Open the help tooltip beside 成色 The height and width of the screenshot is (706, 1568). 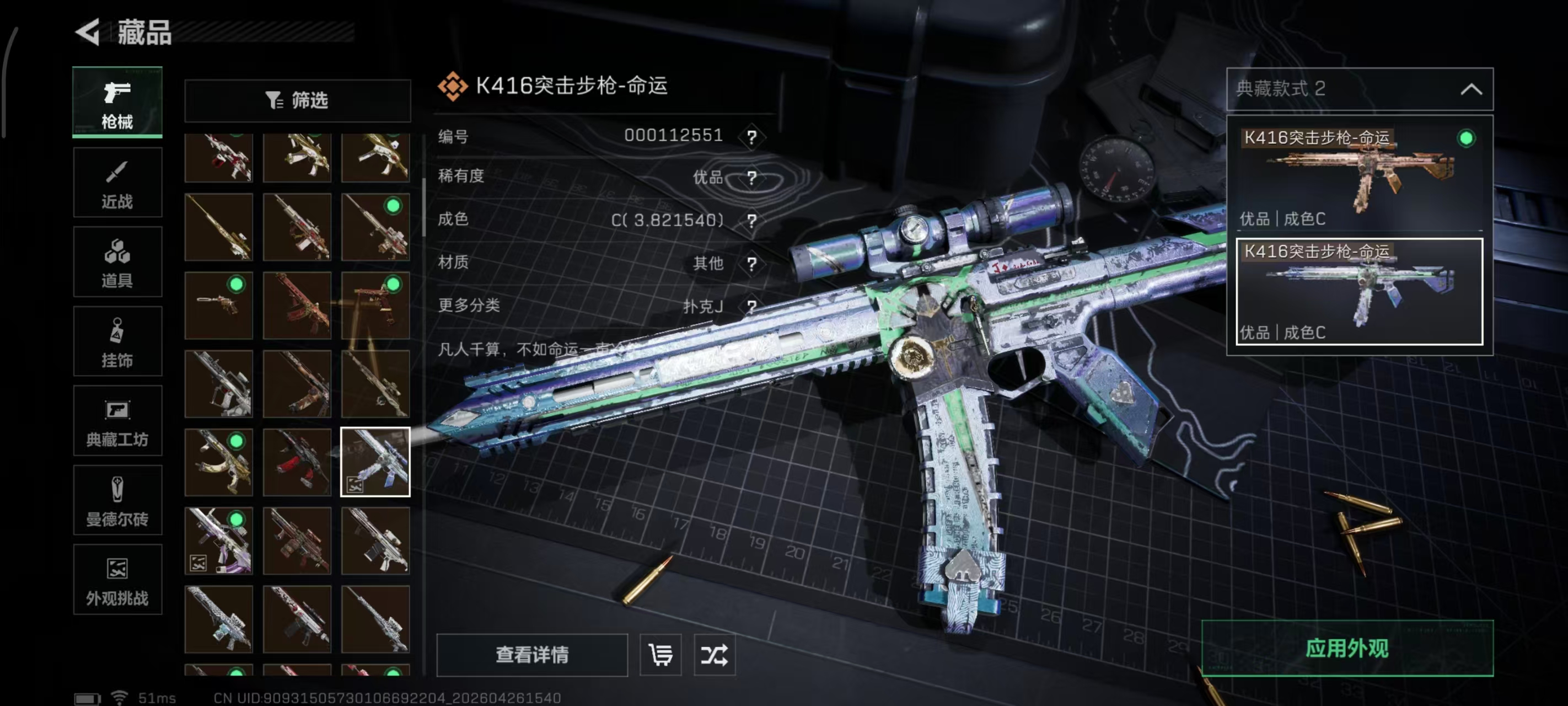753,221
